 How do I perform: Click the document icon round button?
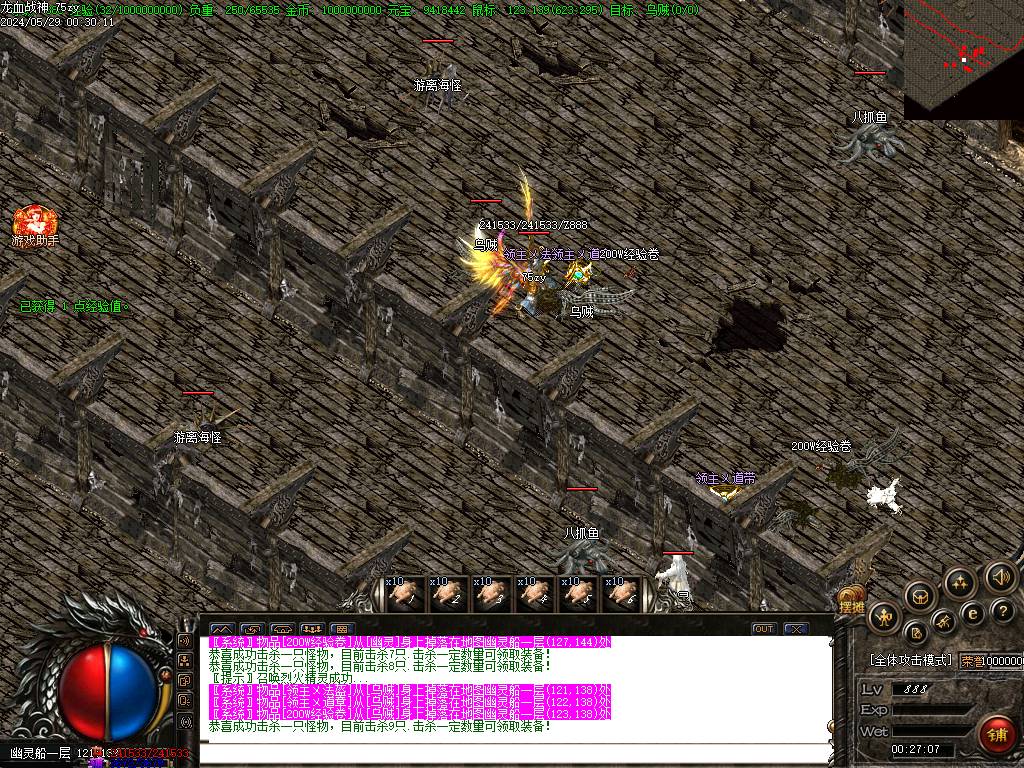[916, 632]
